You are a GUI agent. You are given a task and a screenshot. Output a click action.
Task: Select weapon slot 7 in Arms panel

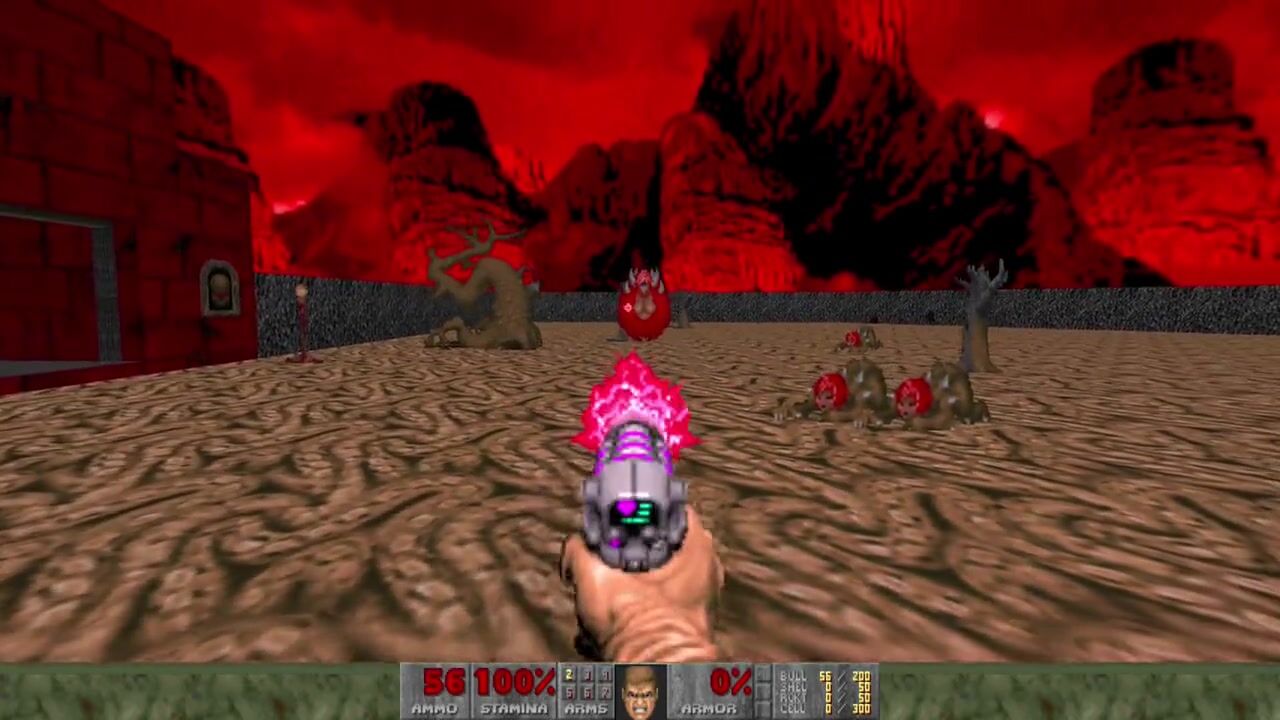click(604, 692)
